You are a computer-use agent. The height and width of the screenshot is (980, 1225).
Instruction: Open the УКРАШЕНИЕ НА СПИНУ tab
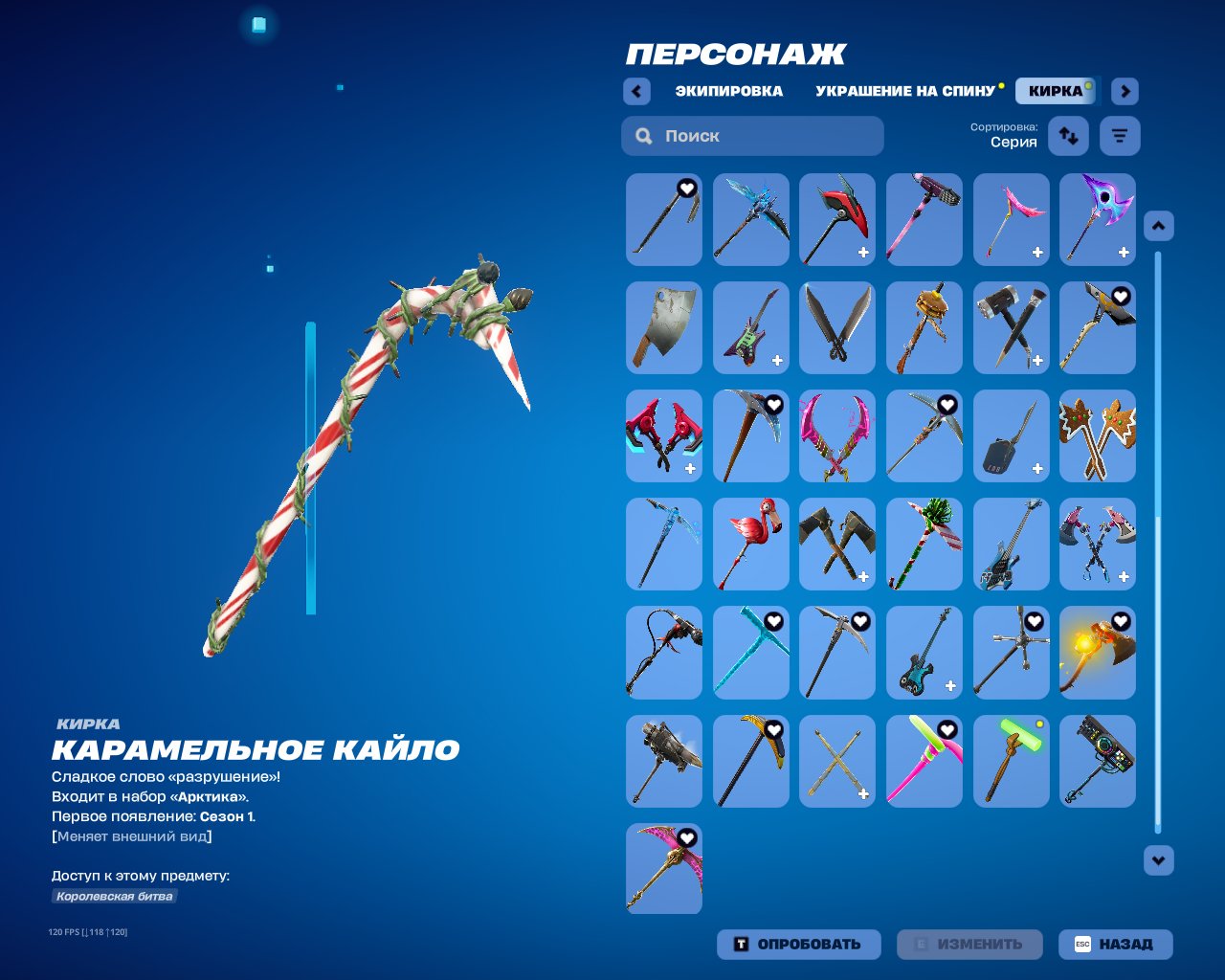pyautogui.click(x=903, y=91)
